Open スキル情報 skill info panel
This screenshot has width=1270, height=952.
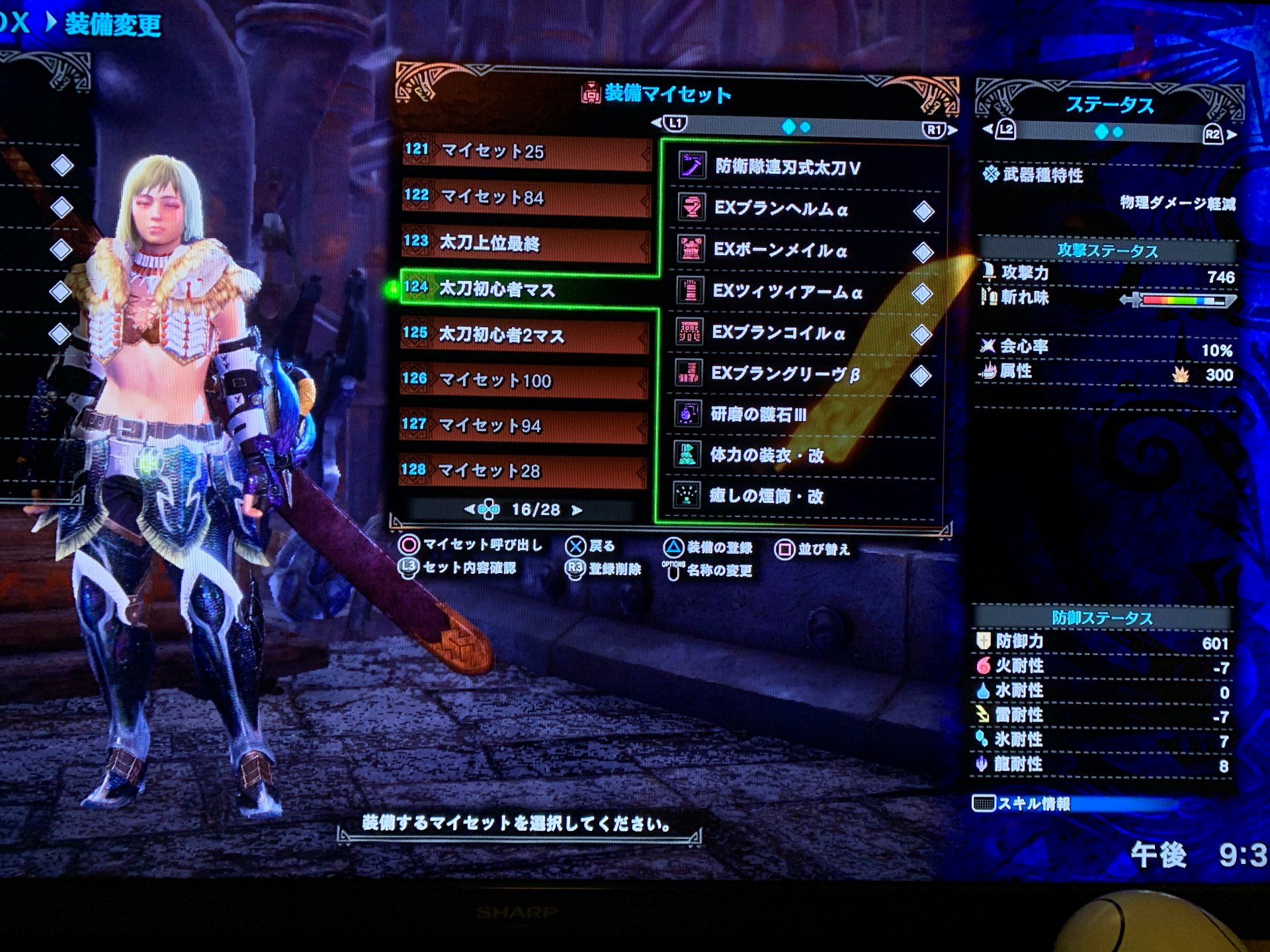tap(1033, 804)
